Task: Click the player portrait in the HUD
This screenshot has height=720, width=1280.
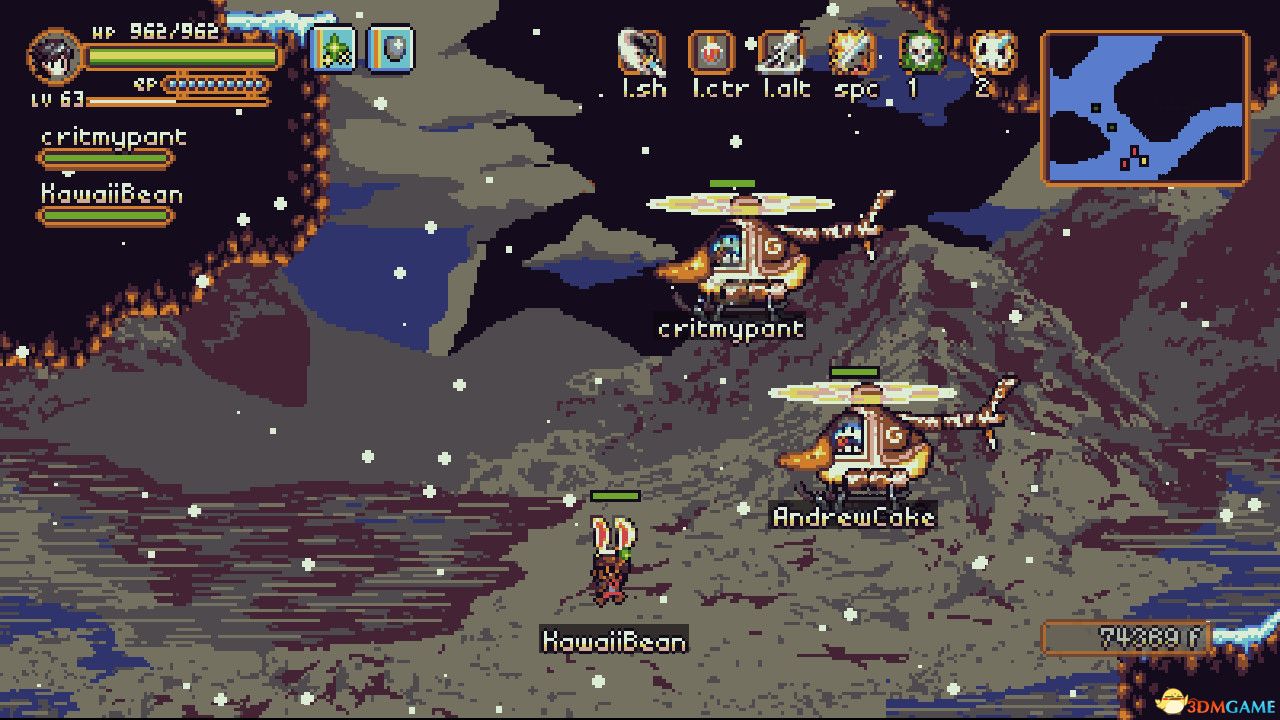Action: (x=55, y=58)
